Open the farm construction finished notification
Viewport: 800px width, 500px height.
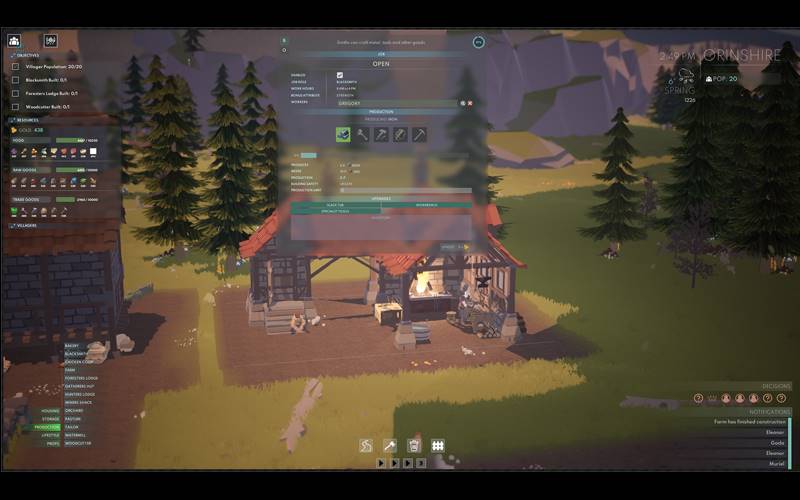[x=749, y=422]
